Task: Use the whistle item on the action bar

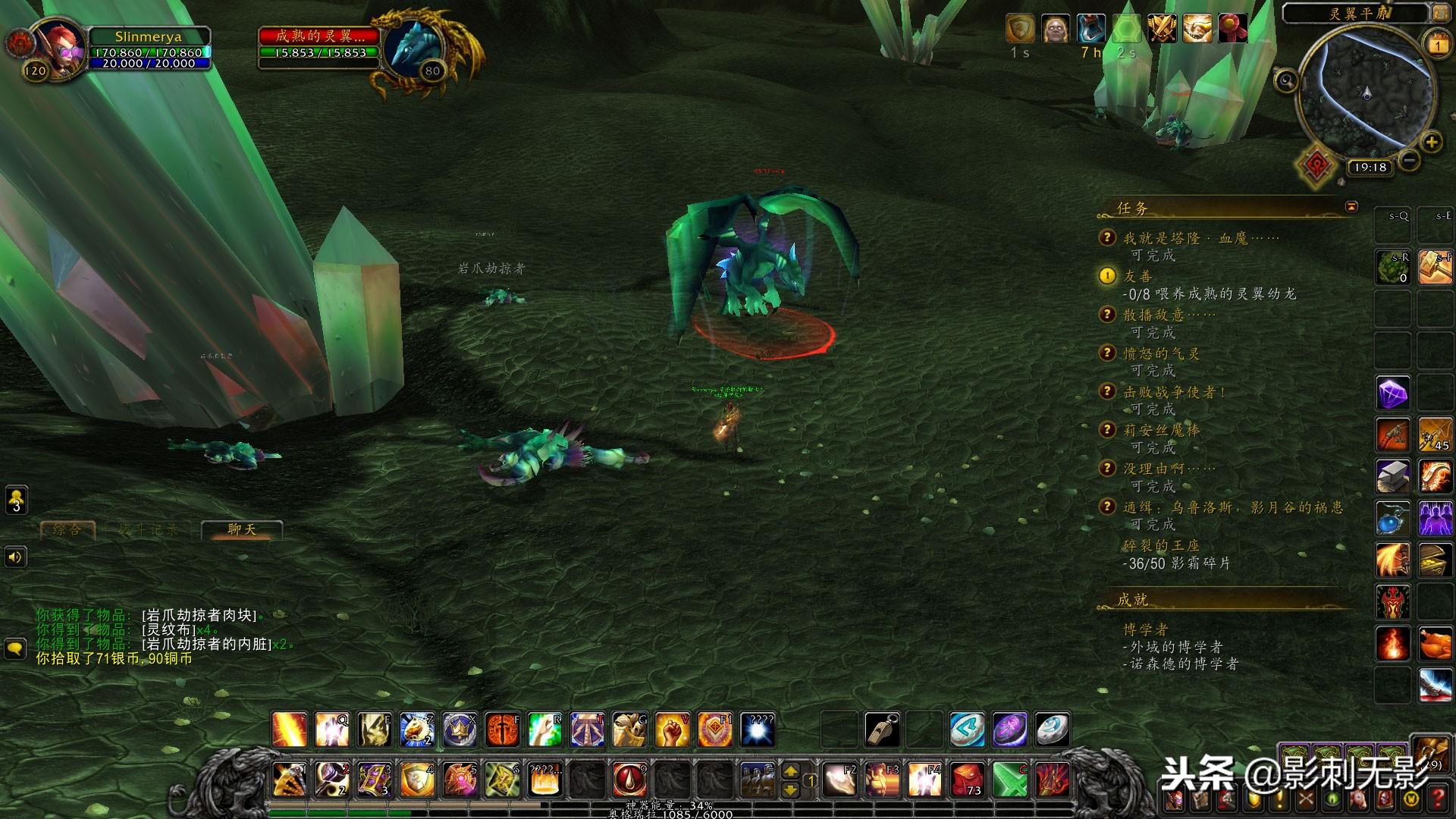Action: [x=883, y=730]
